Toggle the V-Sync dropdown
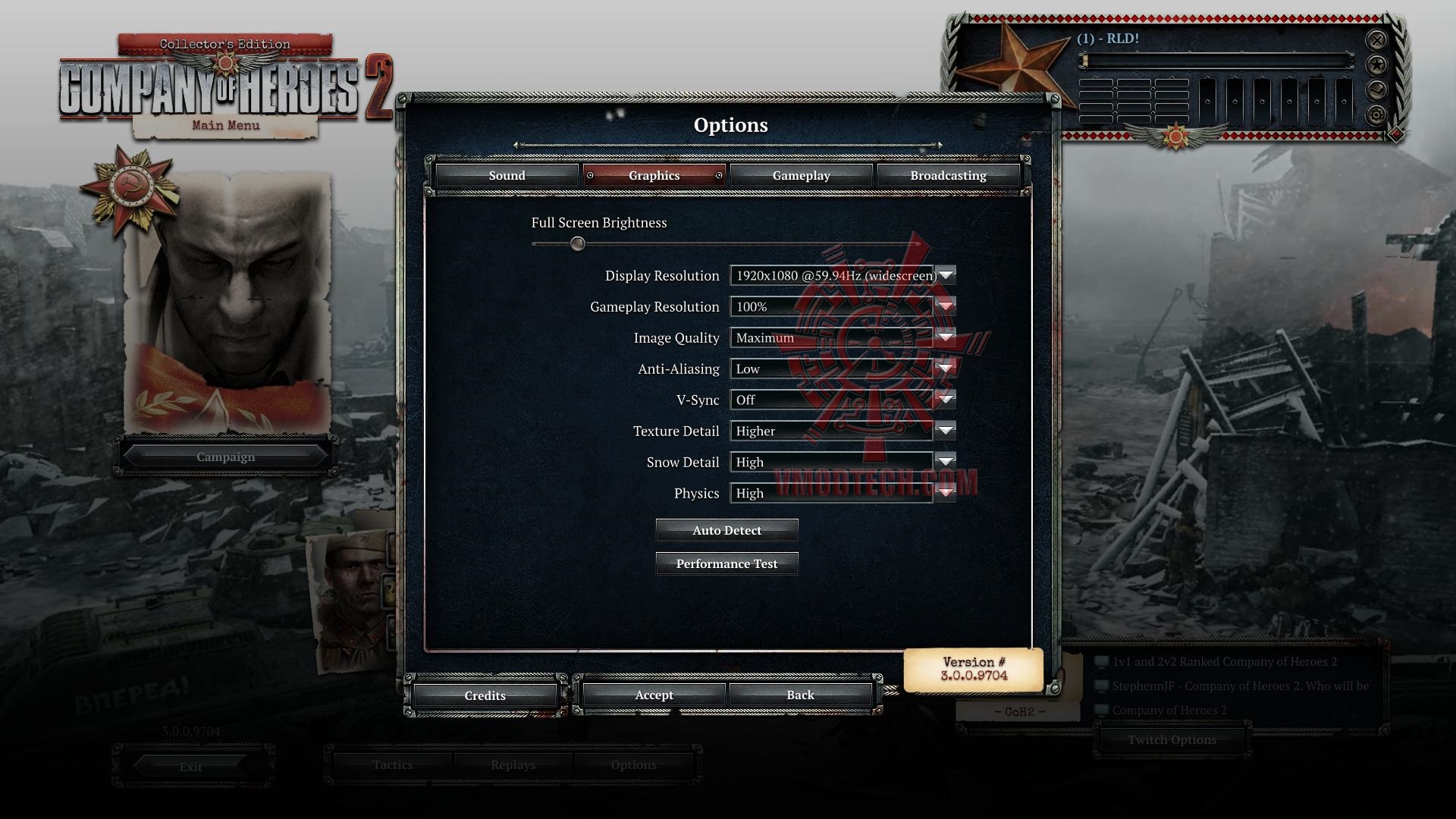This screenshot has height=819, width=1456. click(x=946, y=400)
